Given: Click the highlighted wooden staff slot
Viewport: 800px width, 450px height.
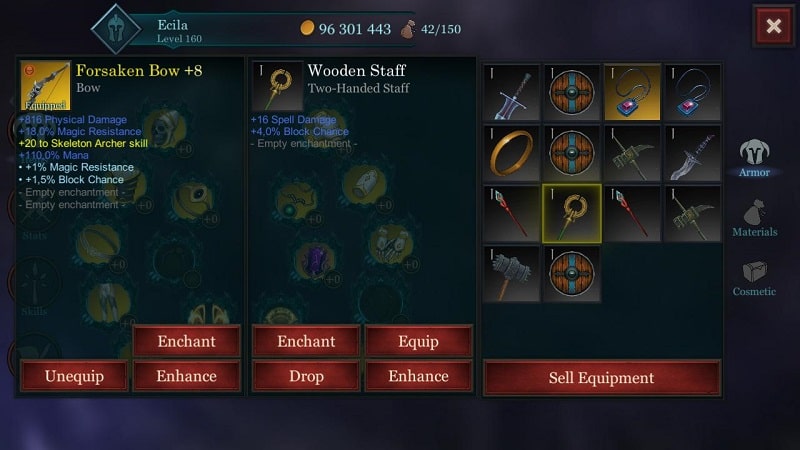Looking at the screenshot, I should click(571, 213).
